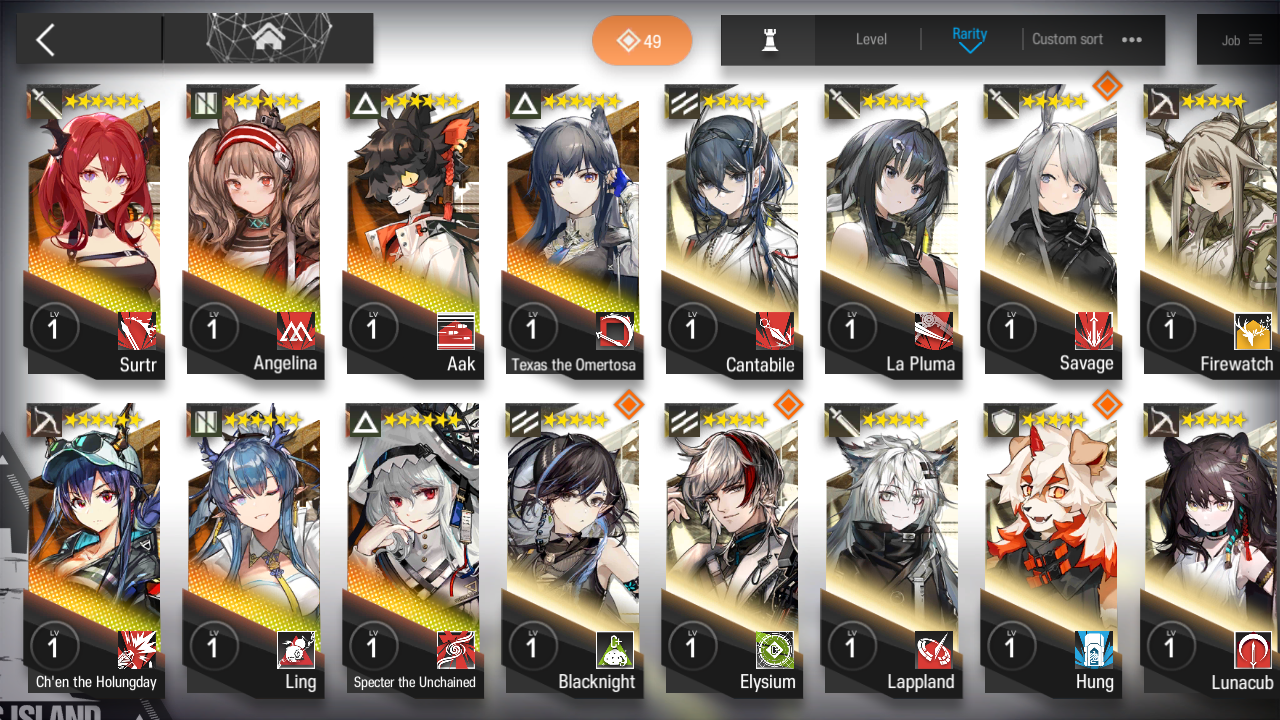Viewport: 1280px width, 720px height.
Task: Select the Rarity sort option
Action: [969, 33]
